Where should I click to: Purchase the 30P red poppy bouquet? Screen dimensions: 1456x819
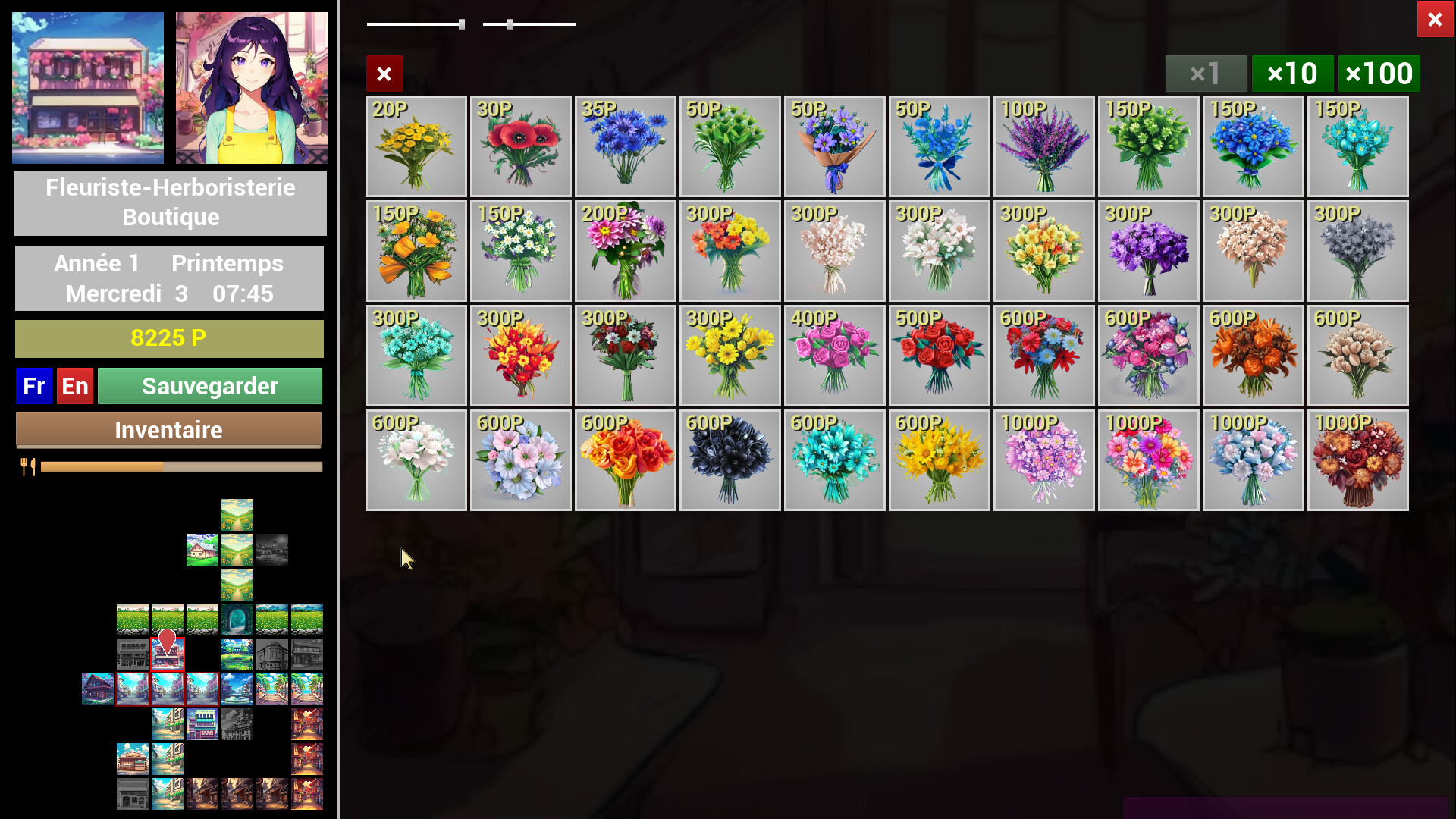pyautogui.click(x=521, y=146)
